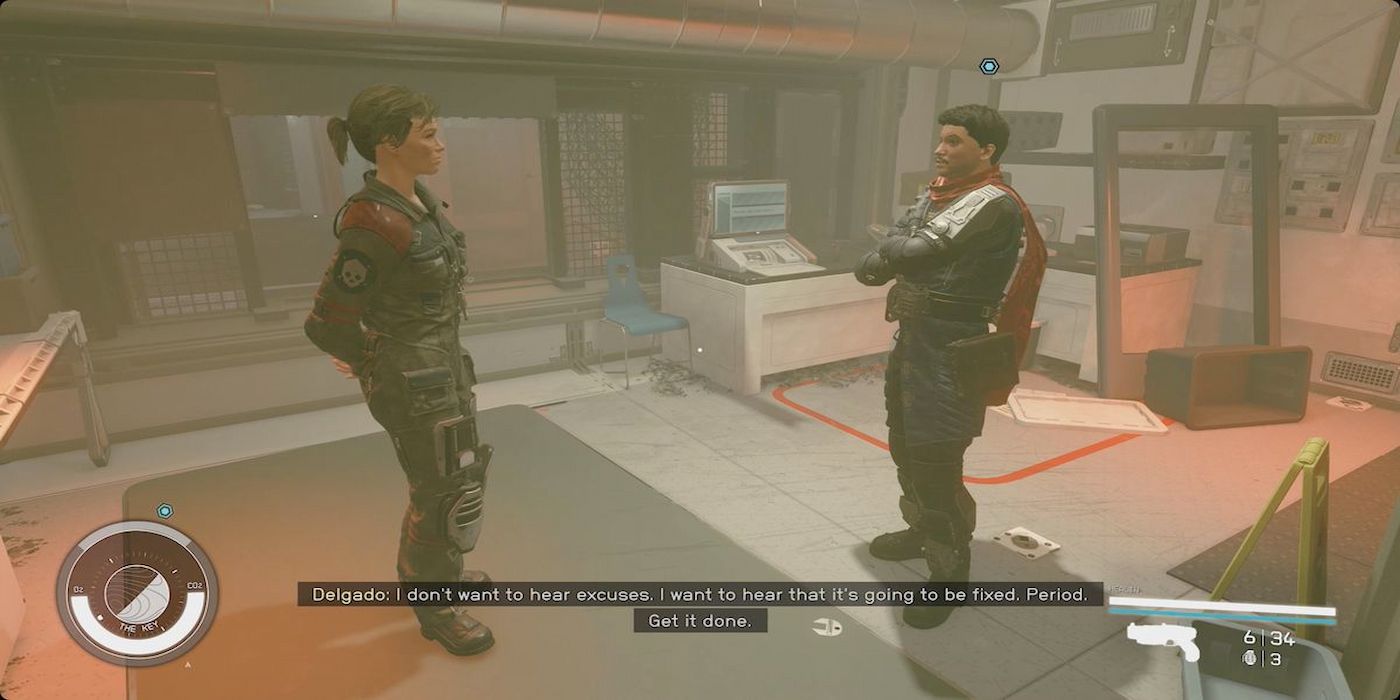
Task: Select the equipped pistol weapon icon
Action: [x=1163, y=640]
